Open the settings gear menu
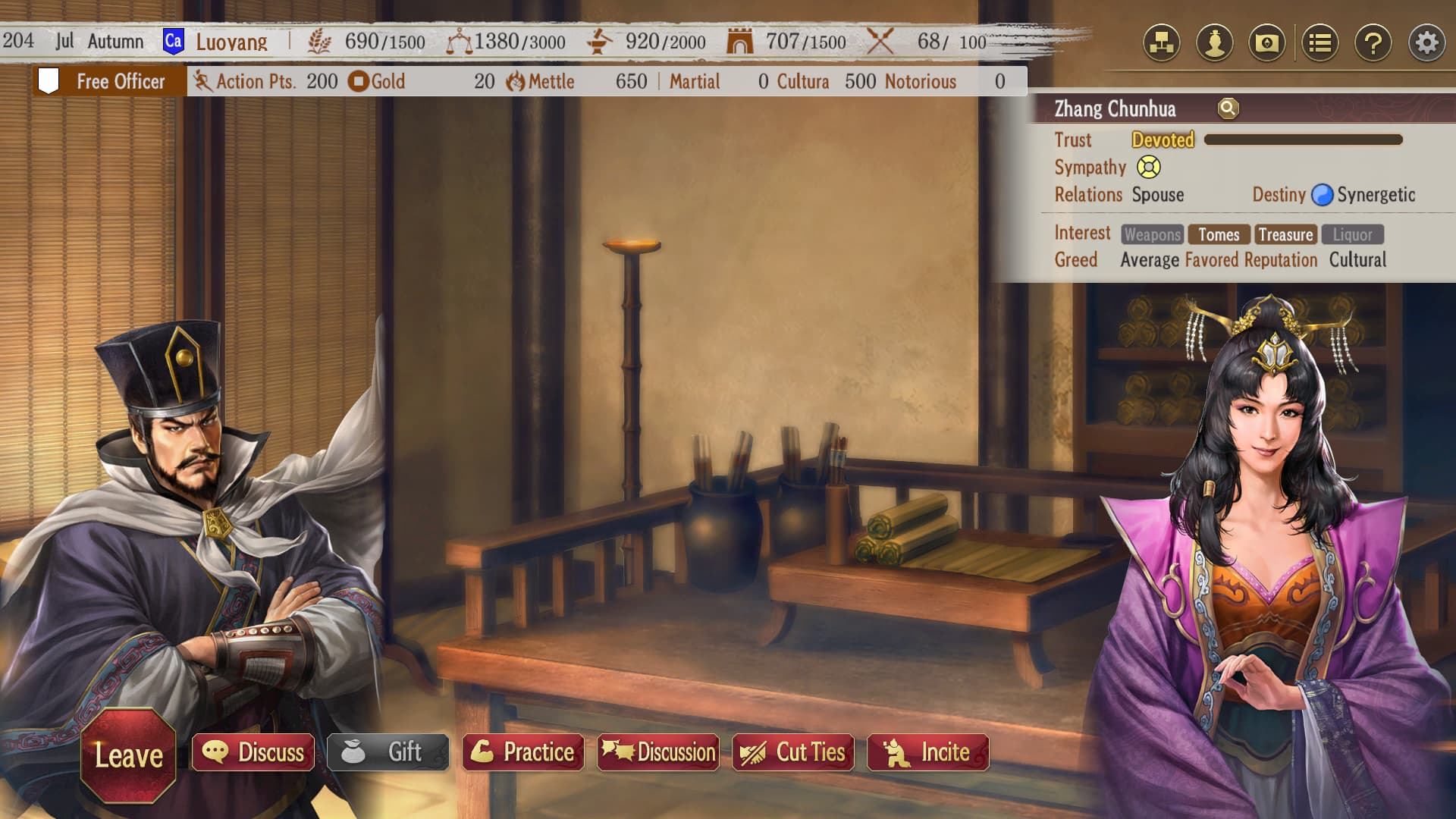The image size is (1456, 819). click(x=1426, y=42)
